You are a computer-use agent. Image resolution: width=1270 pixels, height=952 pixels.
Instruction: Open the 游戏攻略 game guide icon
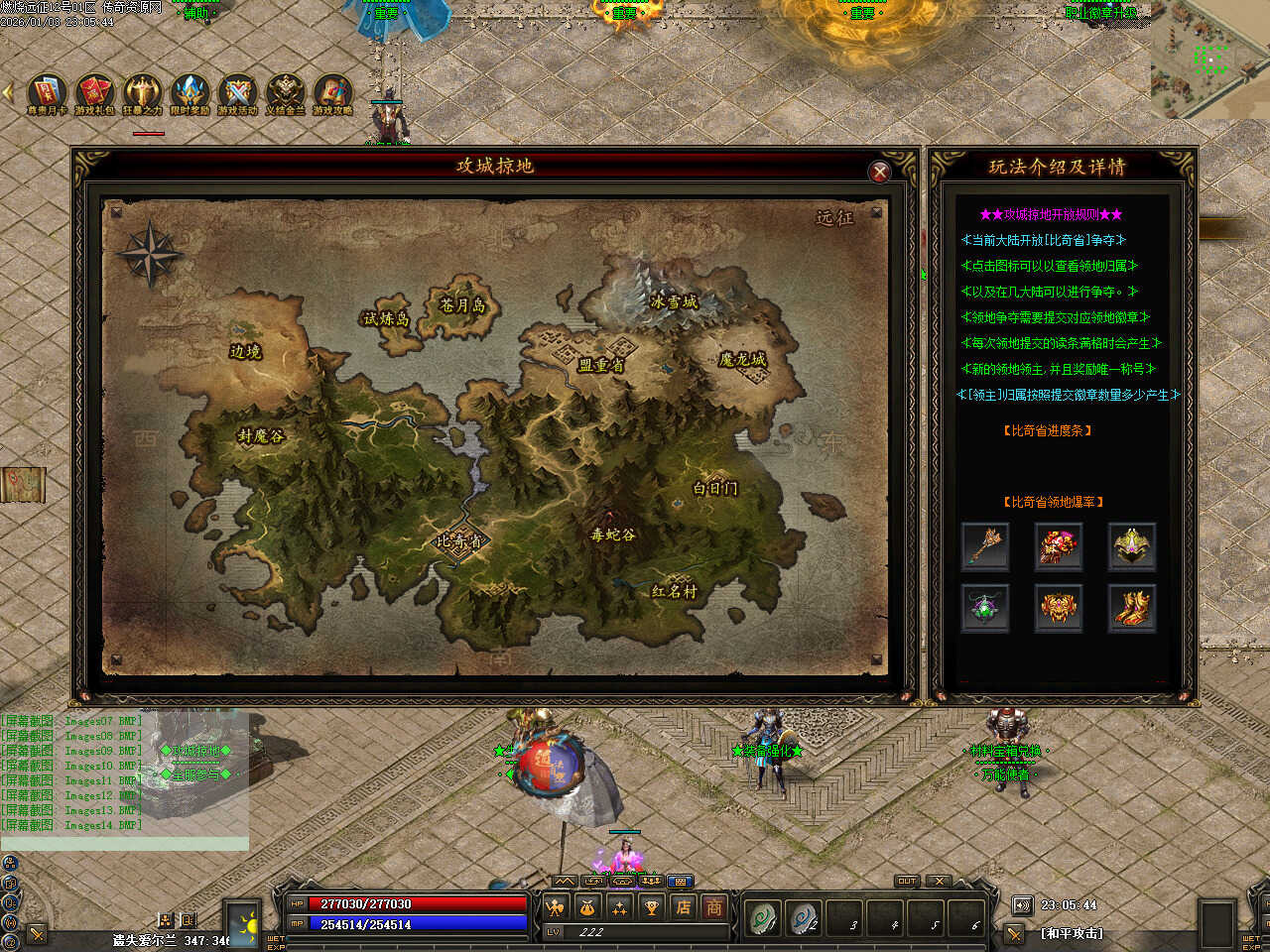click(x=332, y=93)
